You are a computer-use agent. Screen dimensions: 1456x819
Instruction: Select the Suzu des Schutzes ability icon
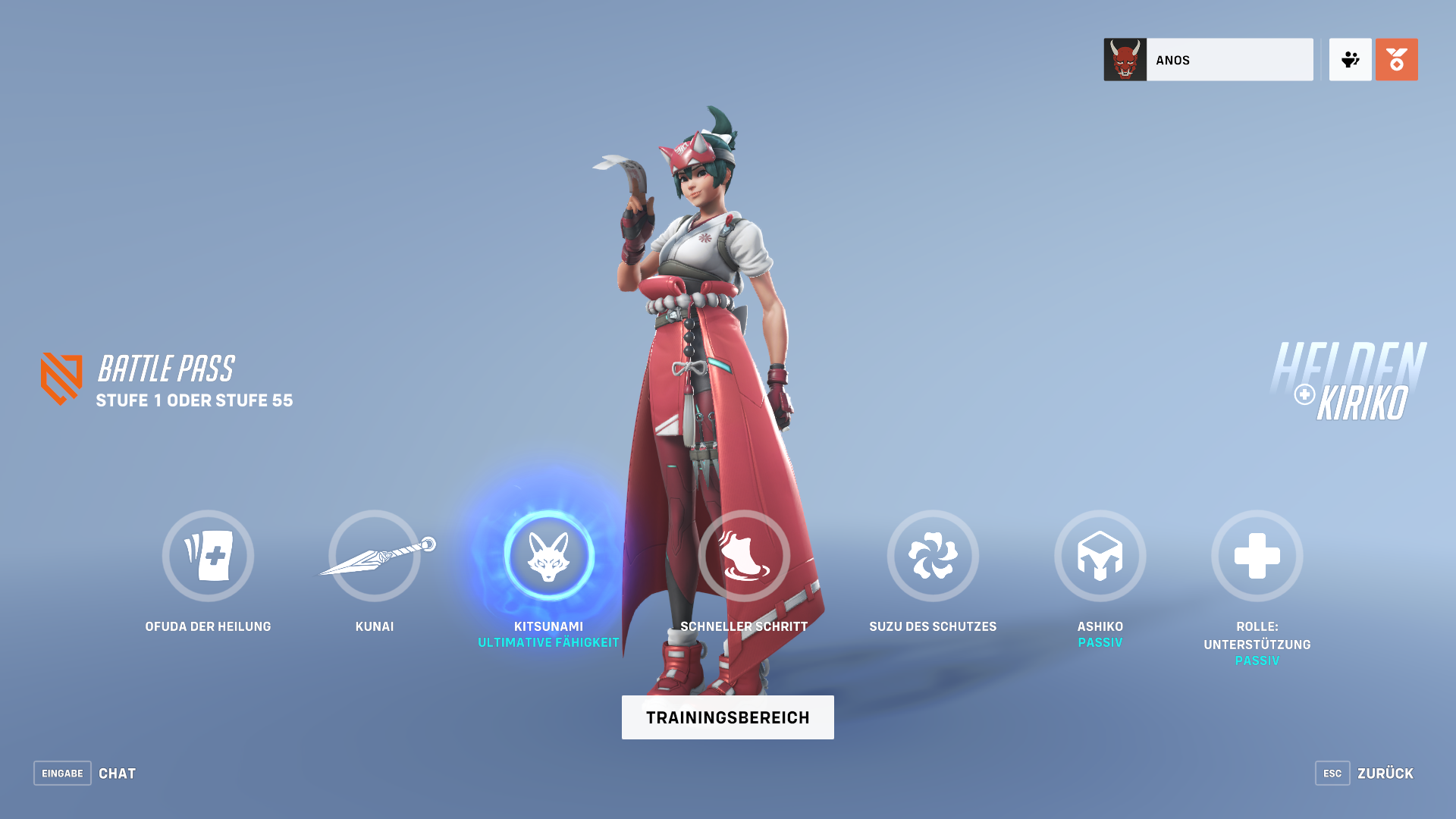934,556
